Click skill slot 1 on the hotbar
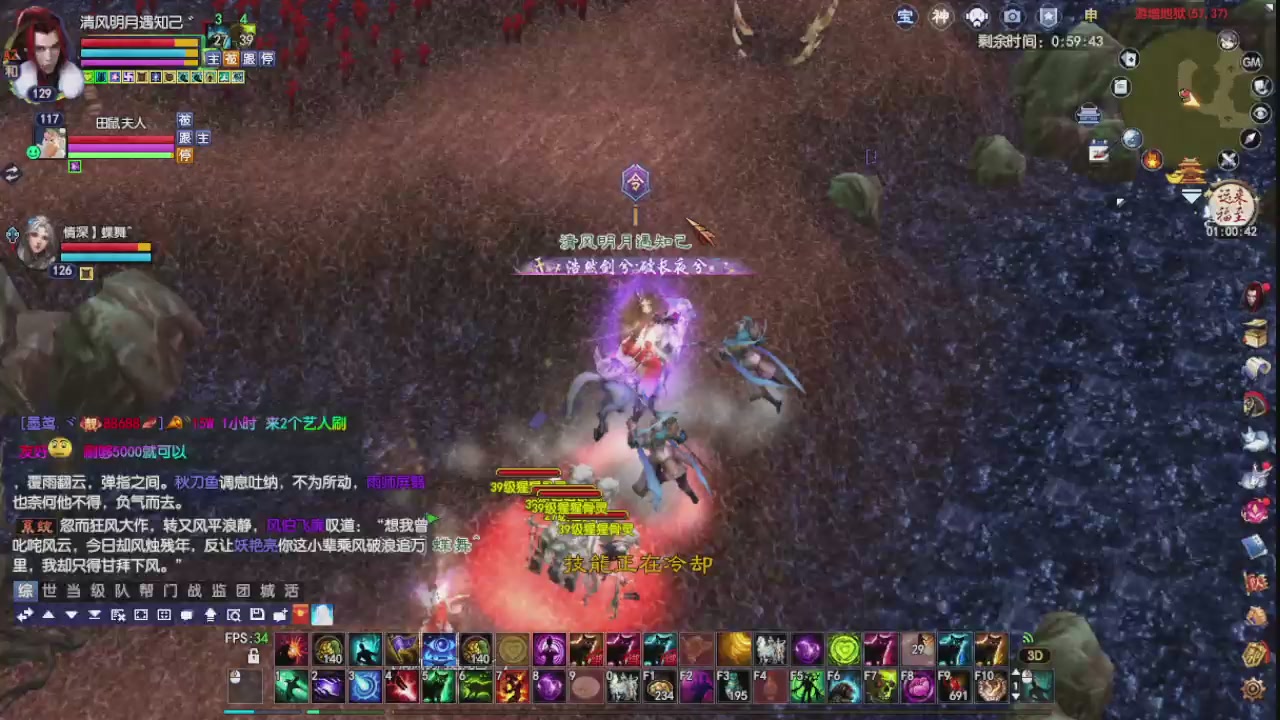The height and width of the screenshot is (720, 1280). (x=291, y=685)
